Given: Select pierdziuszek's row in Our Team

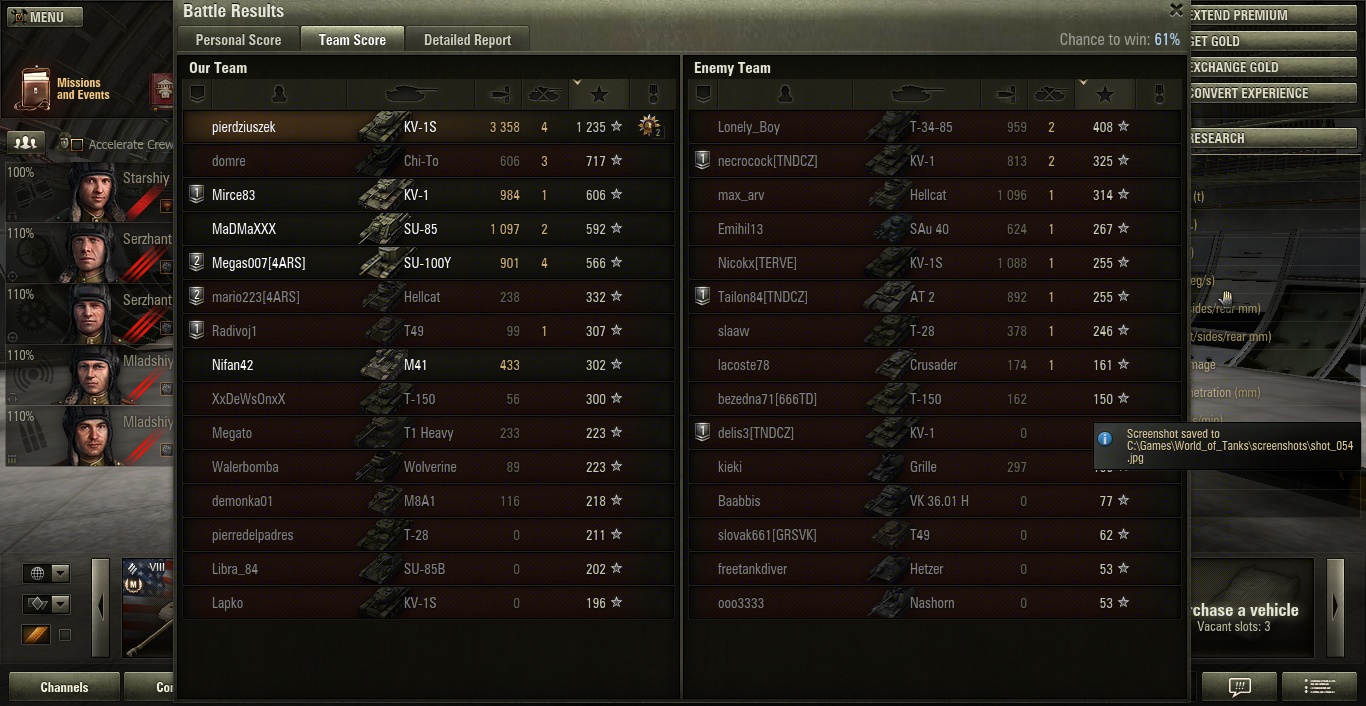Looking at the screenshot, I should [428, 127].
